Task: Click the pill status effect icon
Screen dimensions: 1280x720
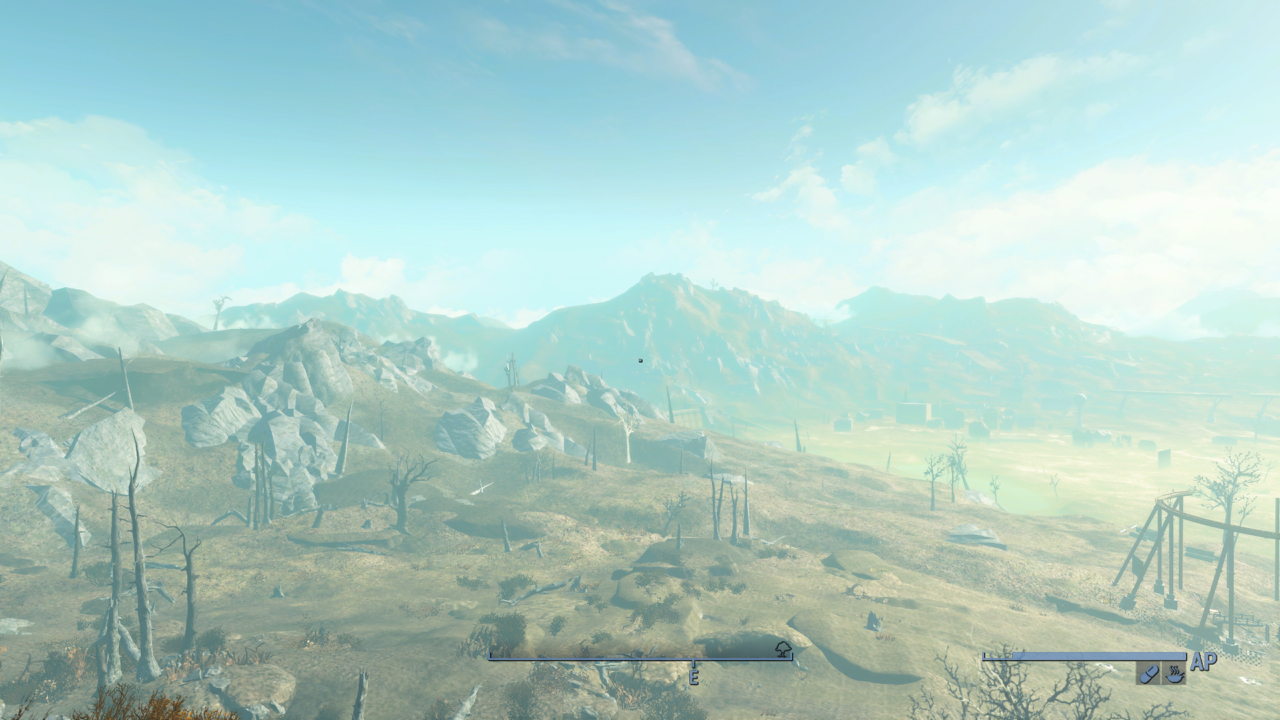Action: (1148, 674)
